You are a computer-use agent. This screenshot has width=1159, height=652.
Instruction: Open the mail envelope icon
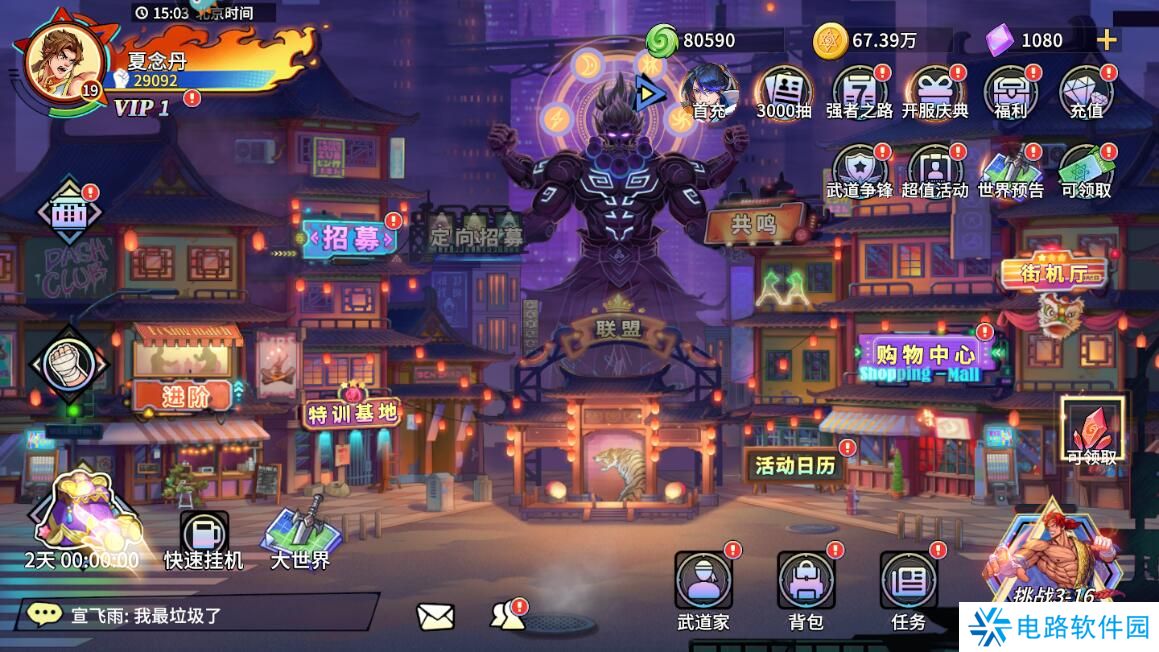435,617
